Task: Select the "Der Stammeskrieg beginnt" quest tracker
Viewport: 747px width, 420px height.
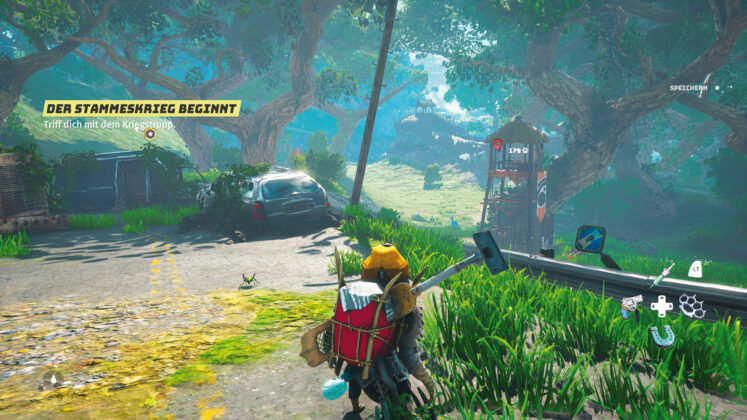Action: click(141, 108)
